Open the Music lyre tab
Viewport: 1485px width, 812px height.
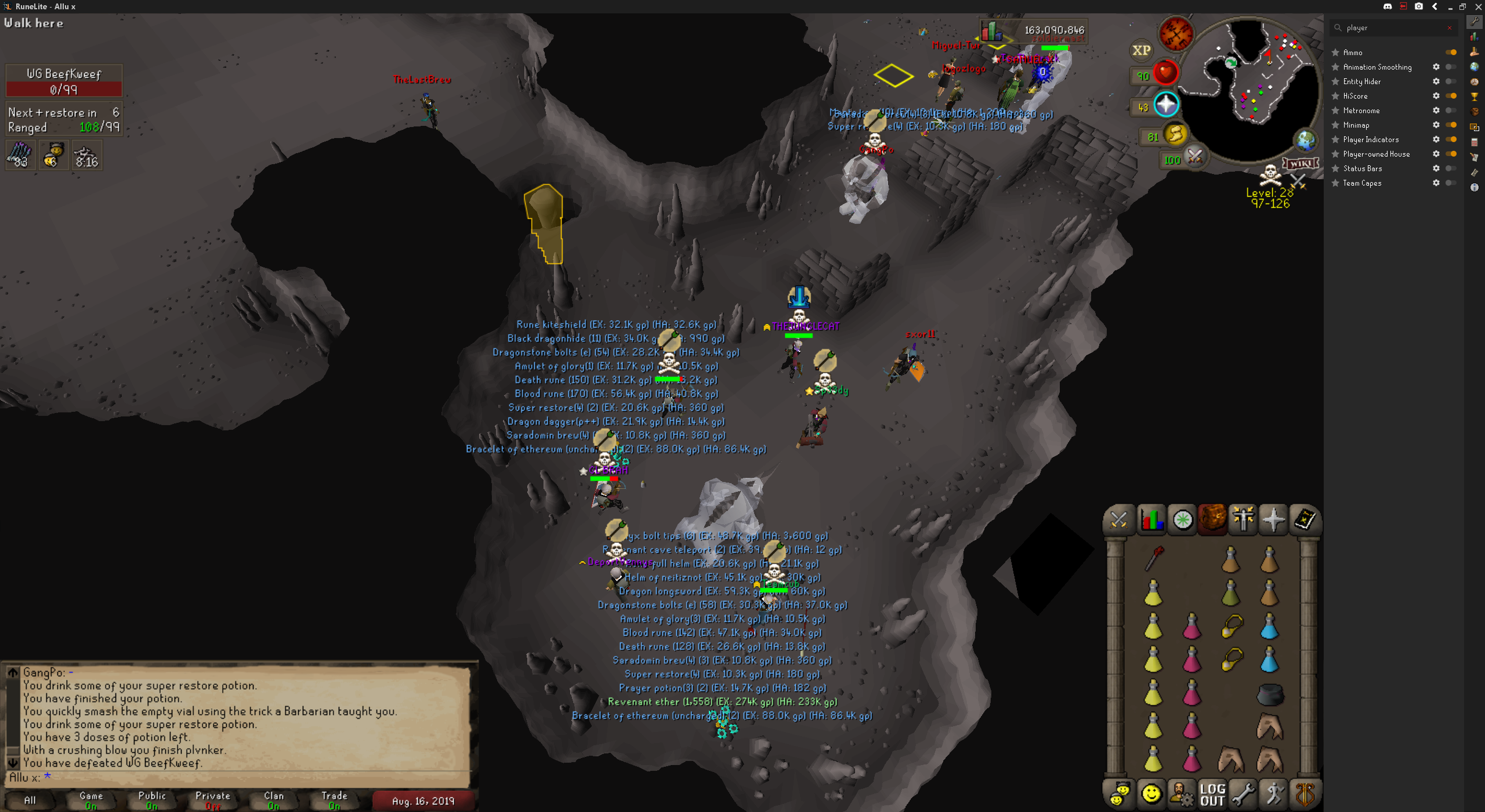click(x=1305, y=795)
